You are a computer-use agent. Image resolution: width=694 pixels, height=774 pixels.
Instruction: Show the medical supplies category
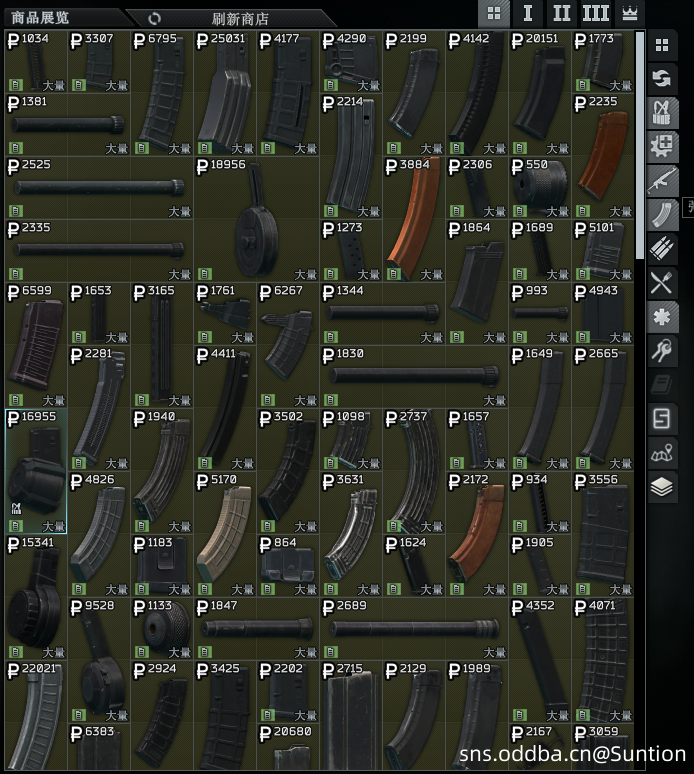click(x=662, y=317)
